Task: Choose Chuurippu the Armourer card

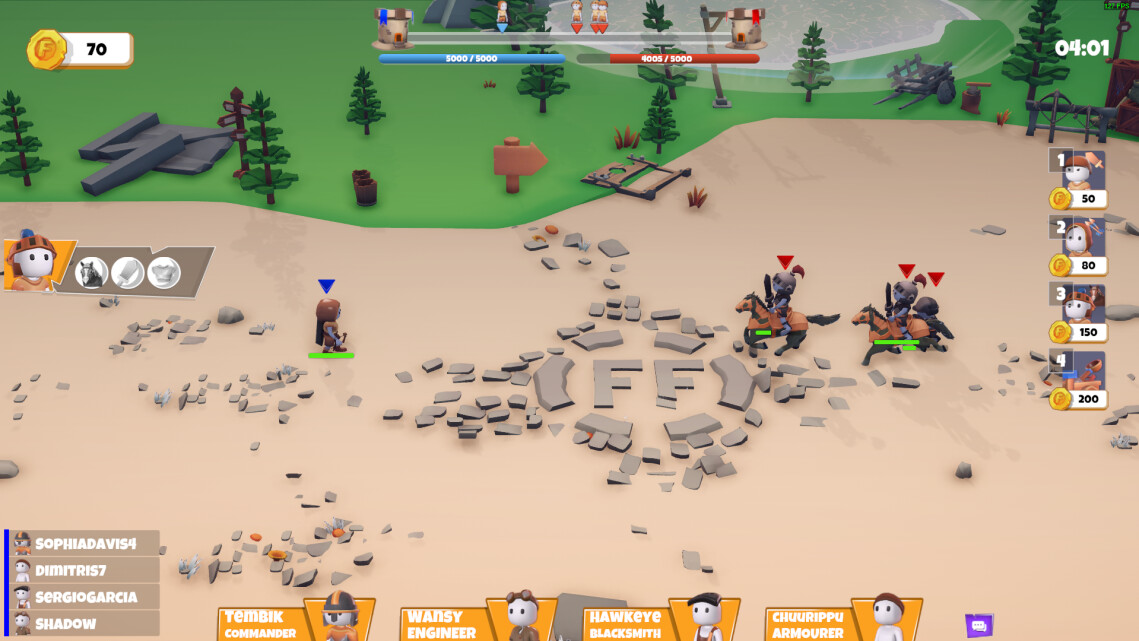Action: tap(843, 621)
